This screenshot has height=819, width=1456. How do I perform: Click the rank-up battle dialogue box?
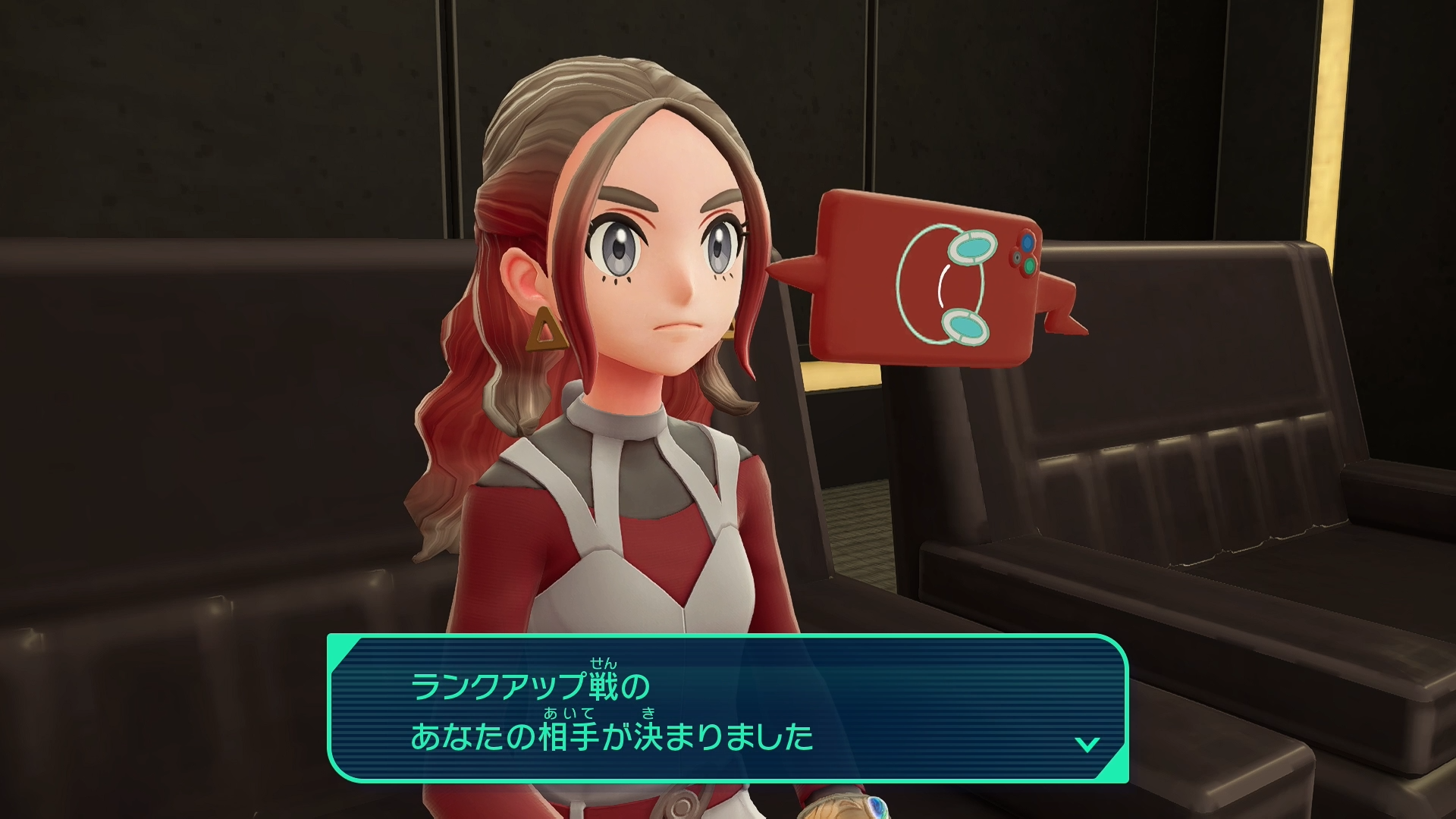coord(726,708)
